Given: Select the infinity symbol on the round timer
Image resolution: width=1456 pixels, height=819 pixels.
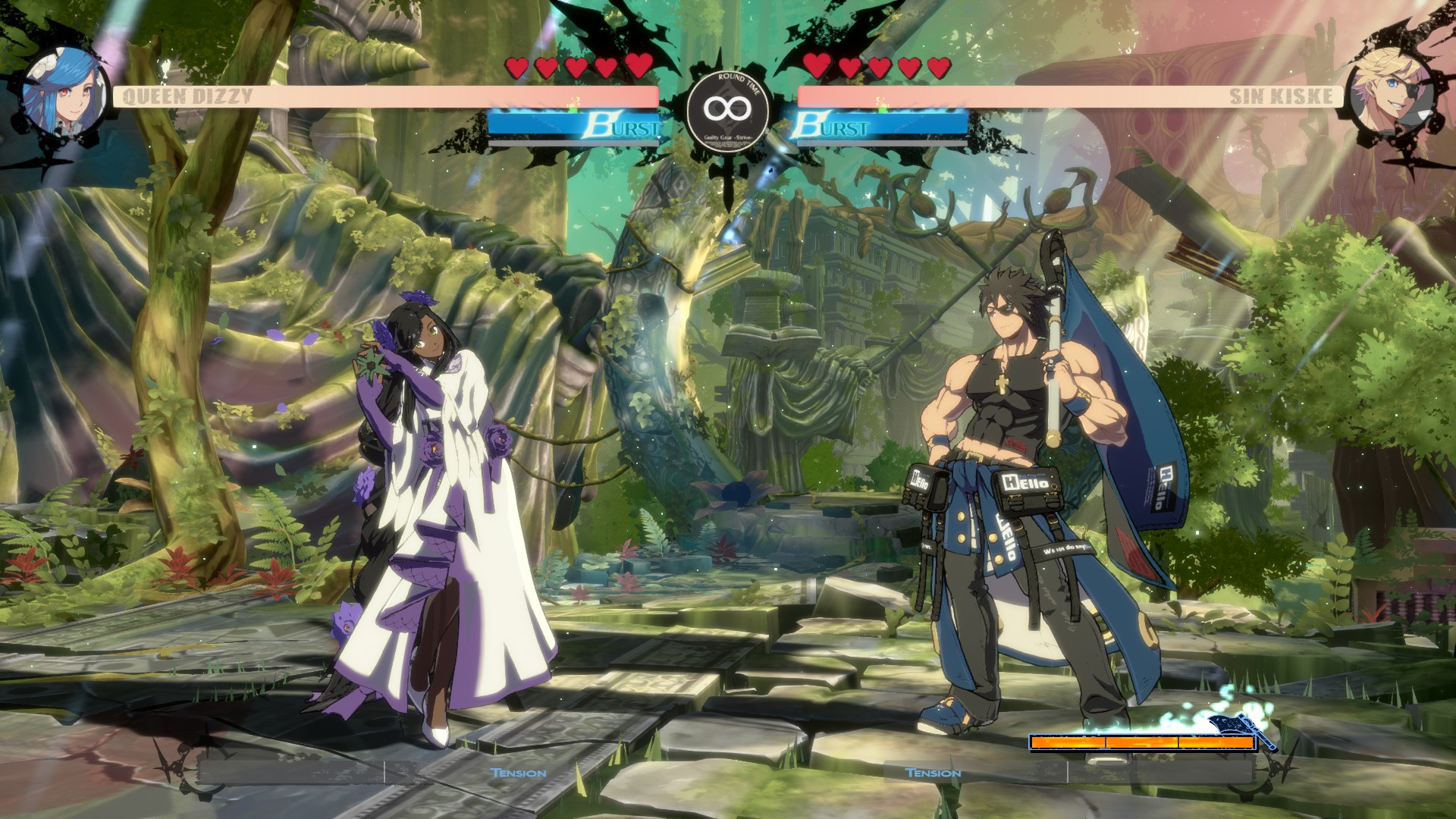Looking at the screenshot, I should click(726, 108).
